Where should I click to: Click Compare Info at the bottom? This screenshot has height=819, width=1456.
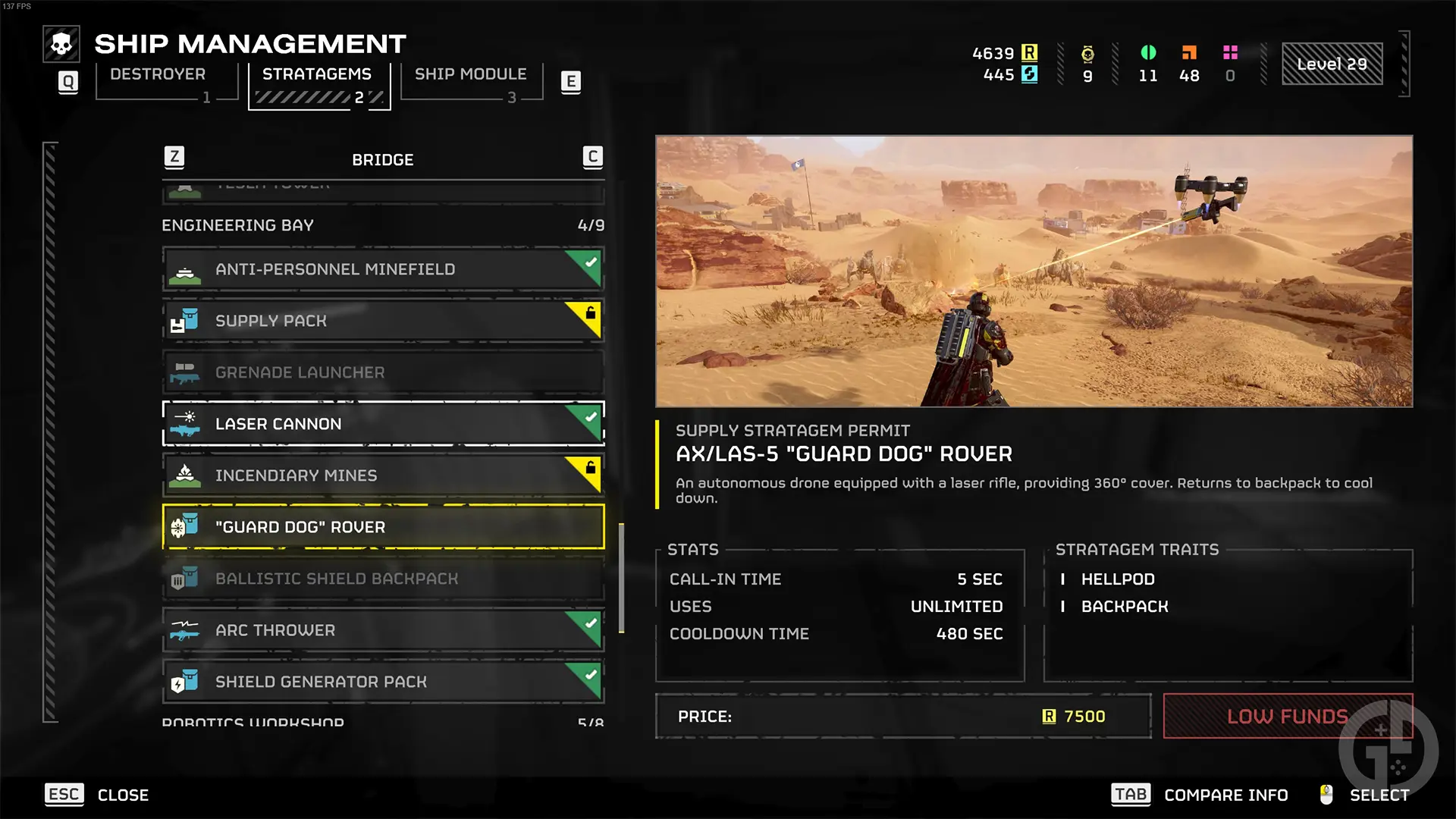point(1225,795)
